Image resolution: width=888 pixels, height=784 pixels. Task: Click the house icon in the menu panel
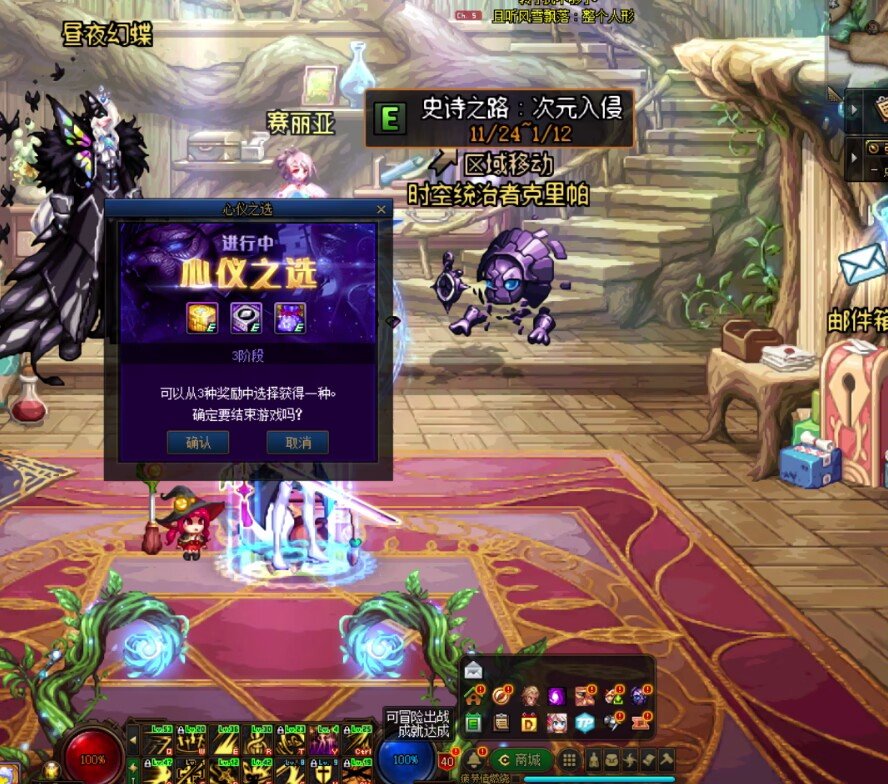click(473, 696)
